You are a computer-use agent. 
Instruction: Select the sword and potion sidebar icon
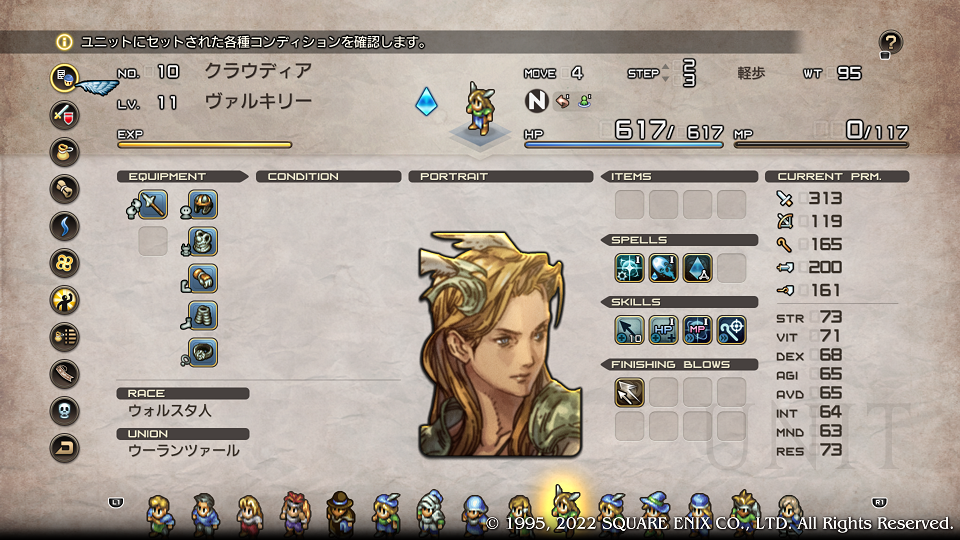tap(65, 113)
